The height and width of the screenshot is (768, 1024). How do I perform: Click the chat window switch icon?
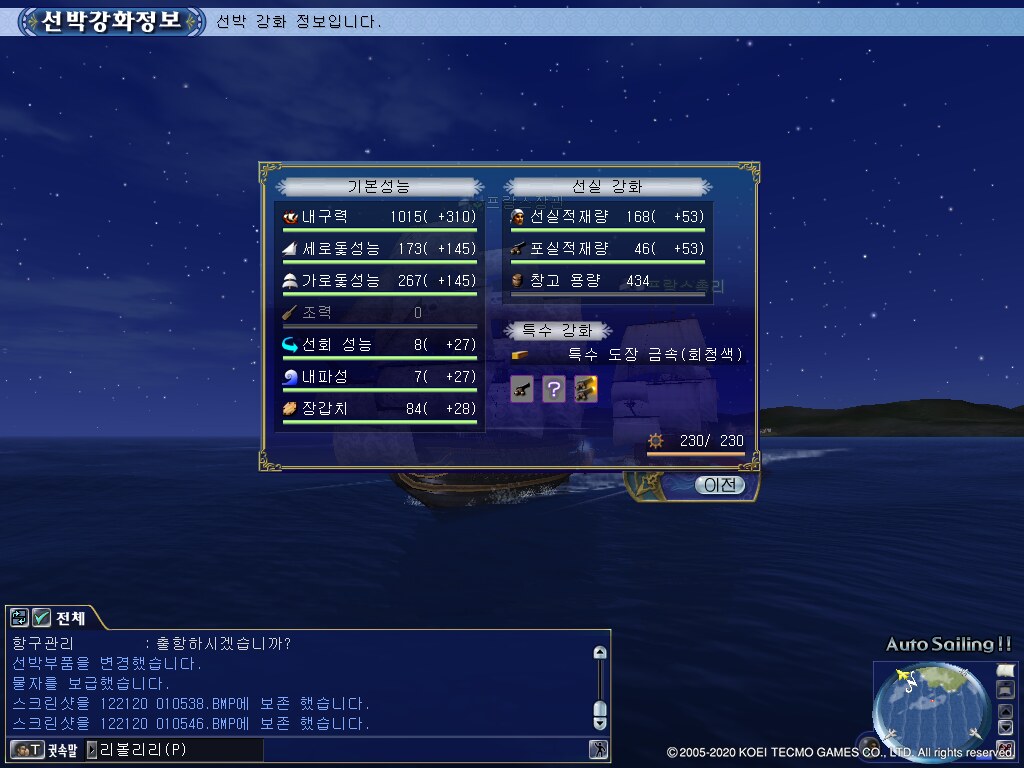(20, 618)
